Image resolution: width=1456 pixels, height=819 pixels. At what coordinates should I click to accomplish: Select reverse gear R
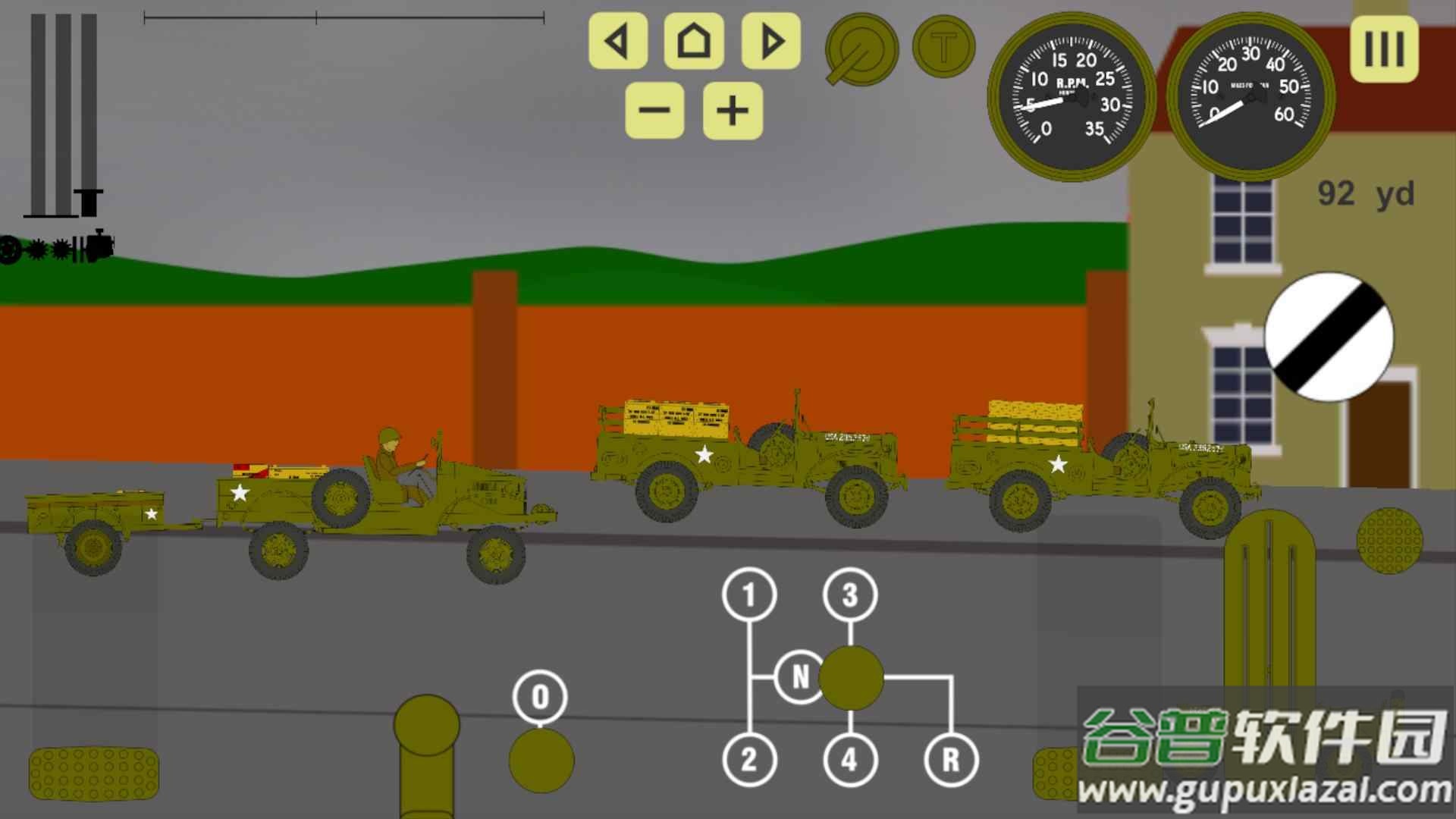click(x=951, y=759)
